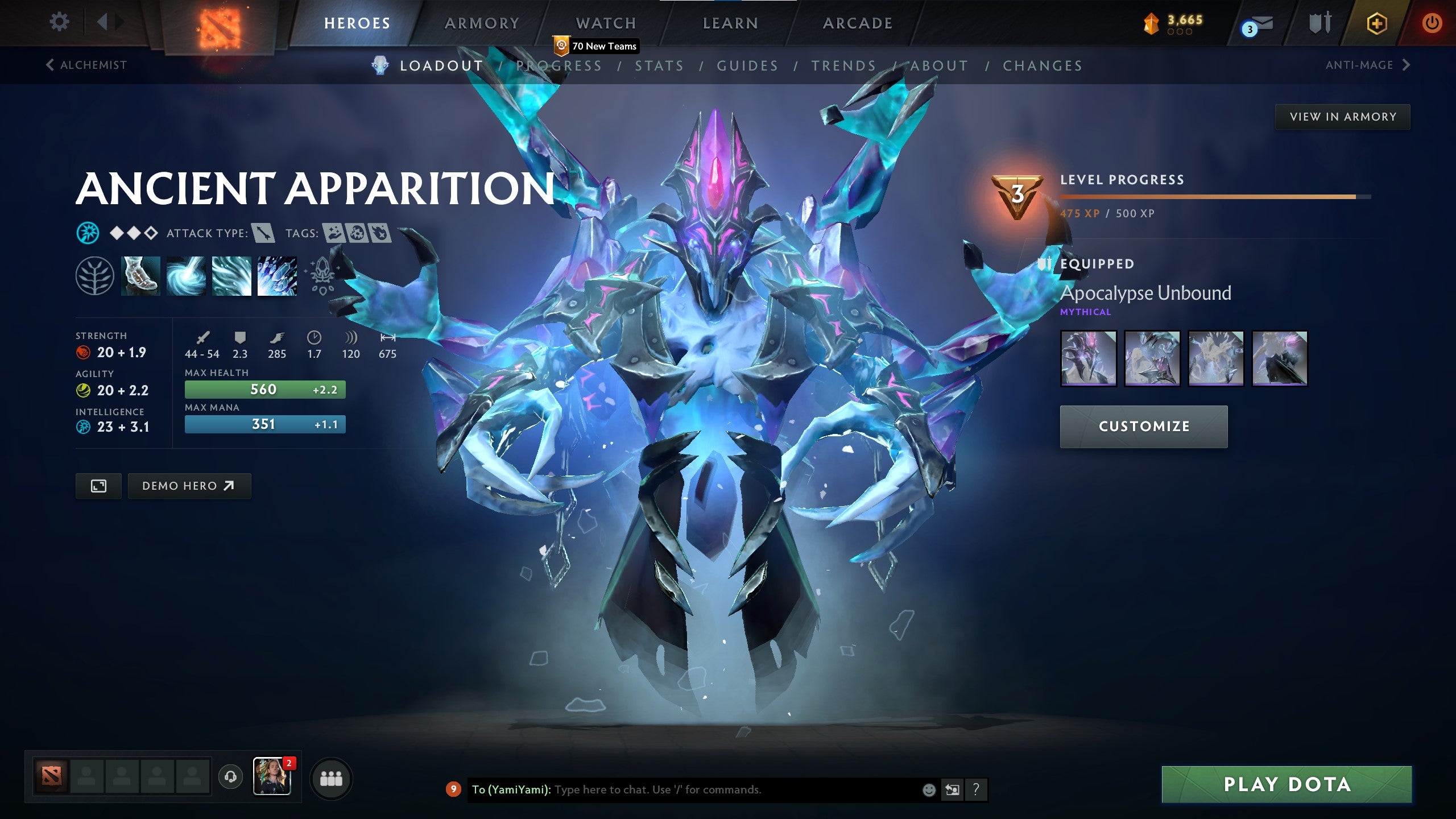Screen dimensions: 1456x819
Task: Toggle the screenshot share icon beside chat
Action: point(951,789)
